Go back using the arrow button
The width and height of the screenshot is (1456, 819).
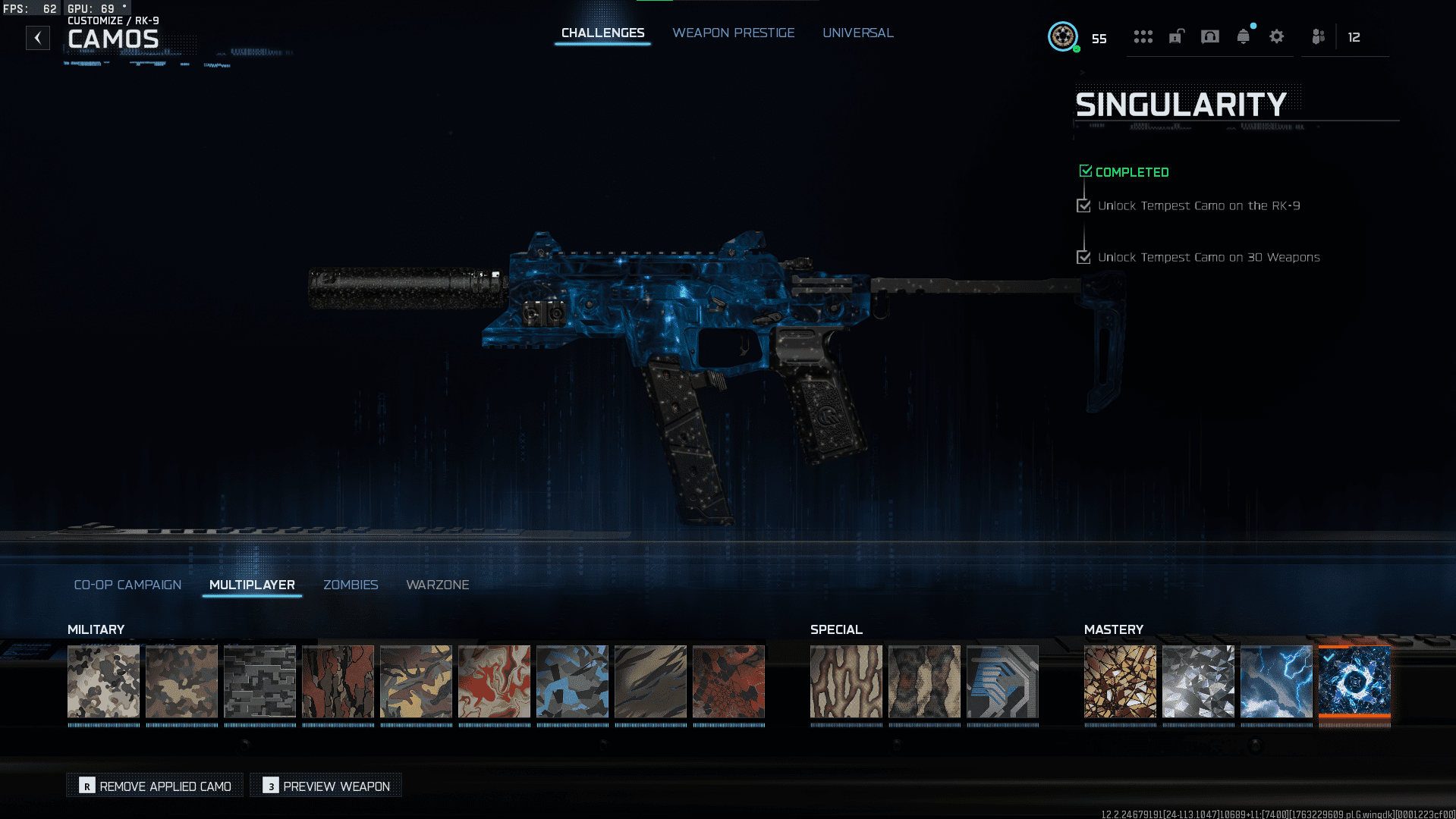[38, 38]
